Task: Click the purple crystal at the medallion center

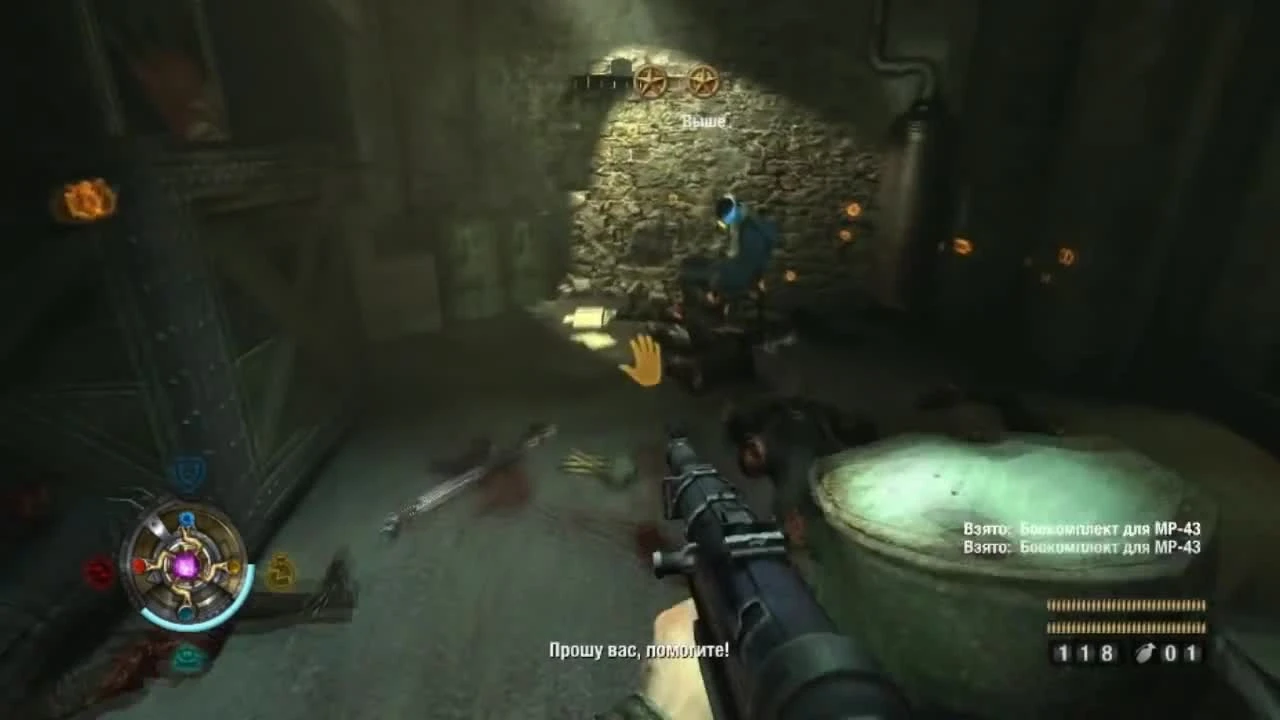Action: click(x=185, y=567)
